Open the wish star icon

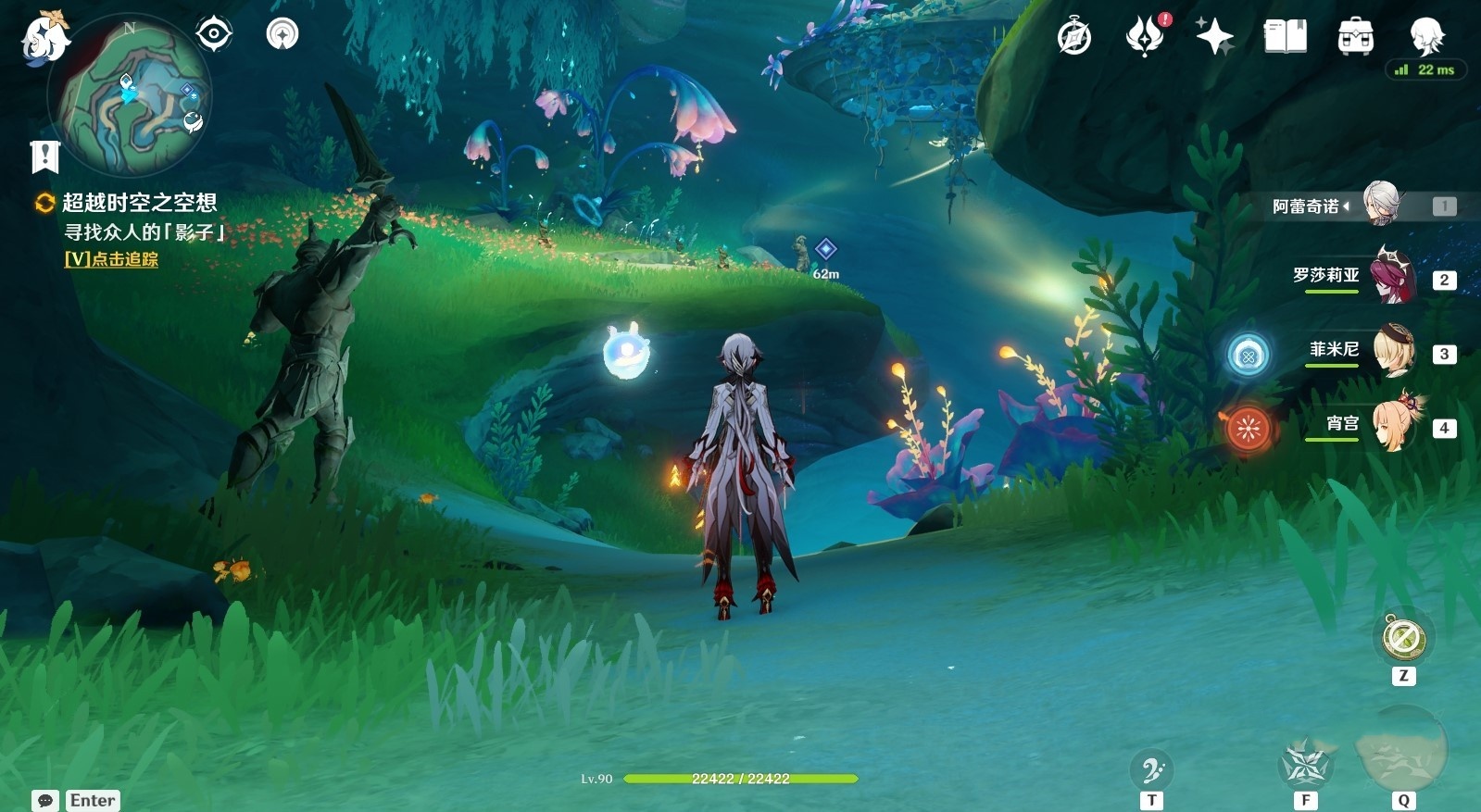1214,37
